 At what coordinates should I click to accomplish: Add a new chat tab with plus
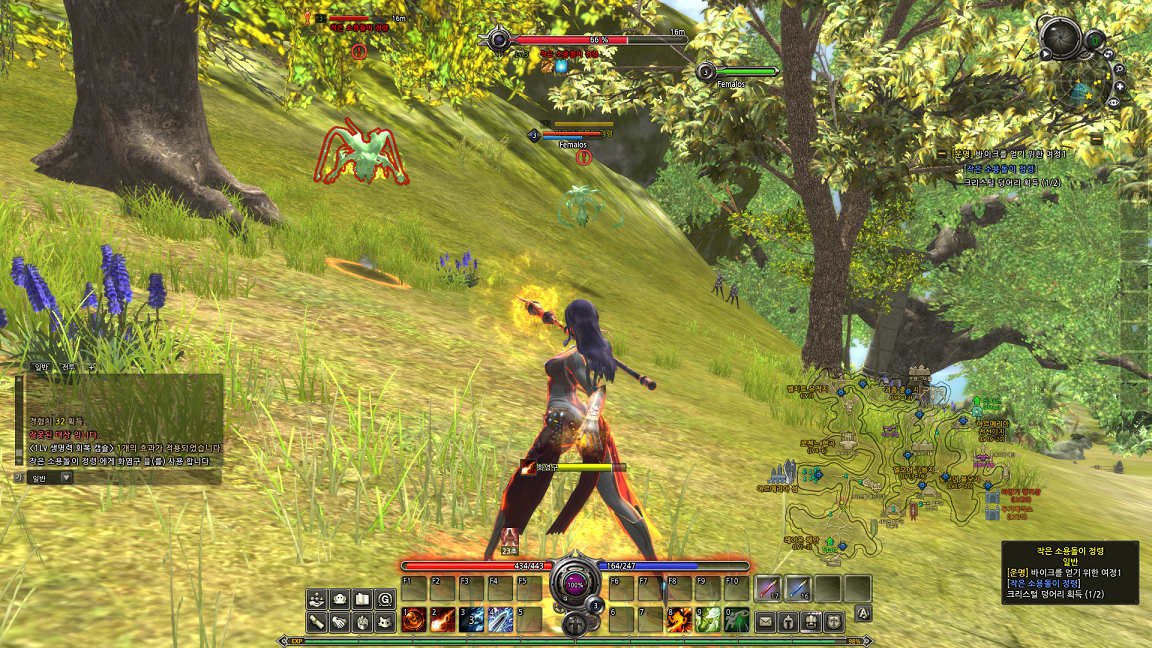(91, 368)
